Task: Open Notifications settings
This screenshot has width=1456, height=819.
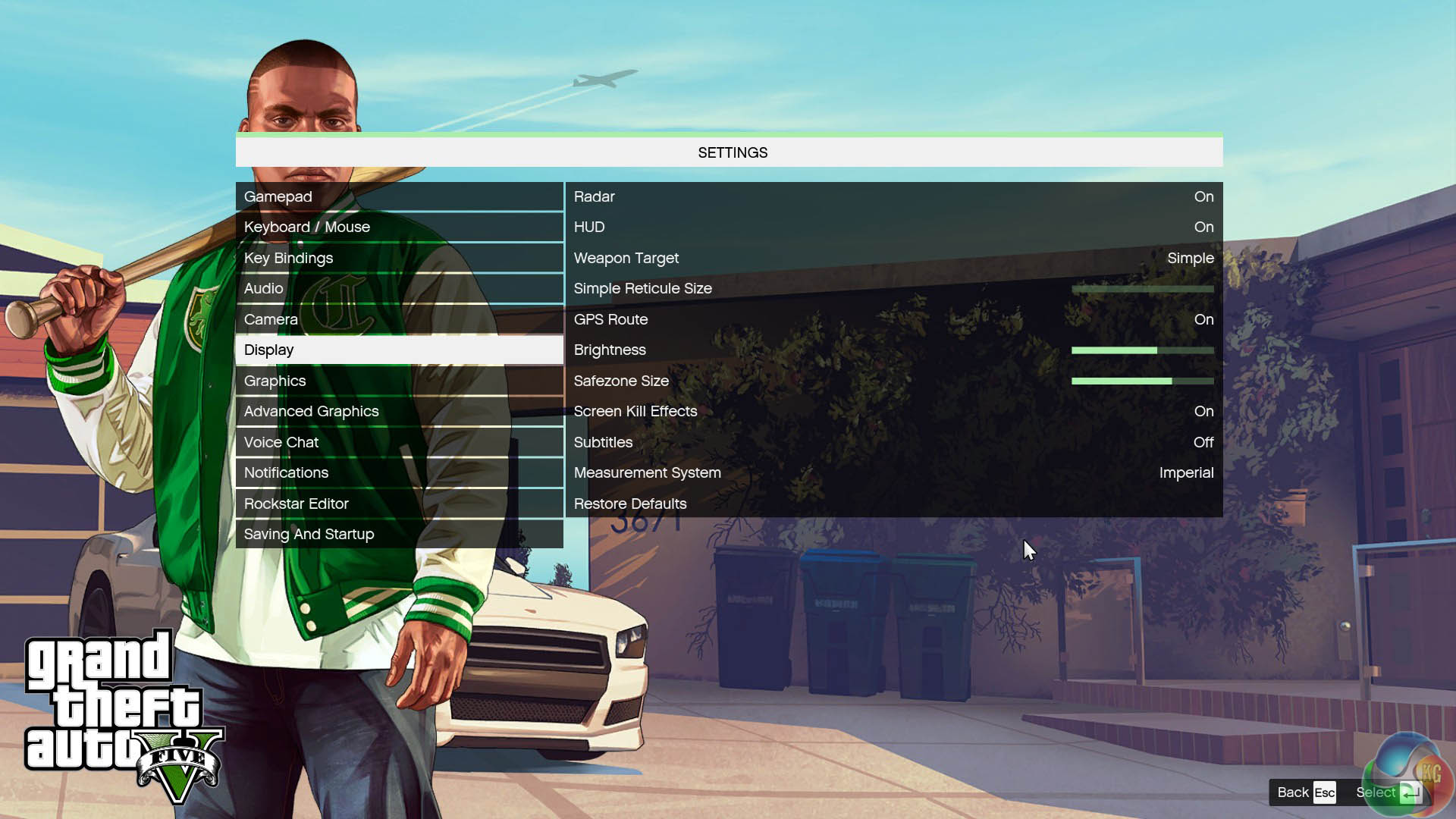Action: click(x=399, y=472)
